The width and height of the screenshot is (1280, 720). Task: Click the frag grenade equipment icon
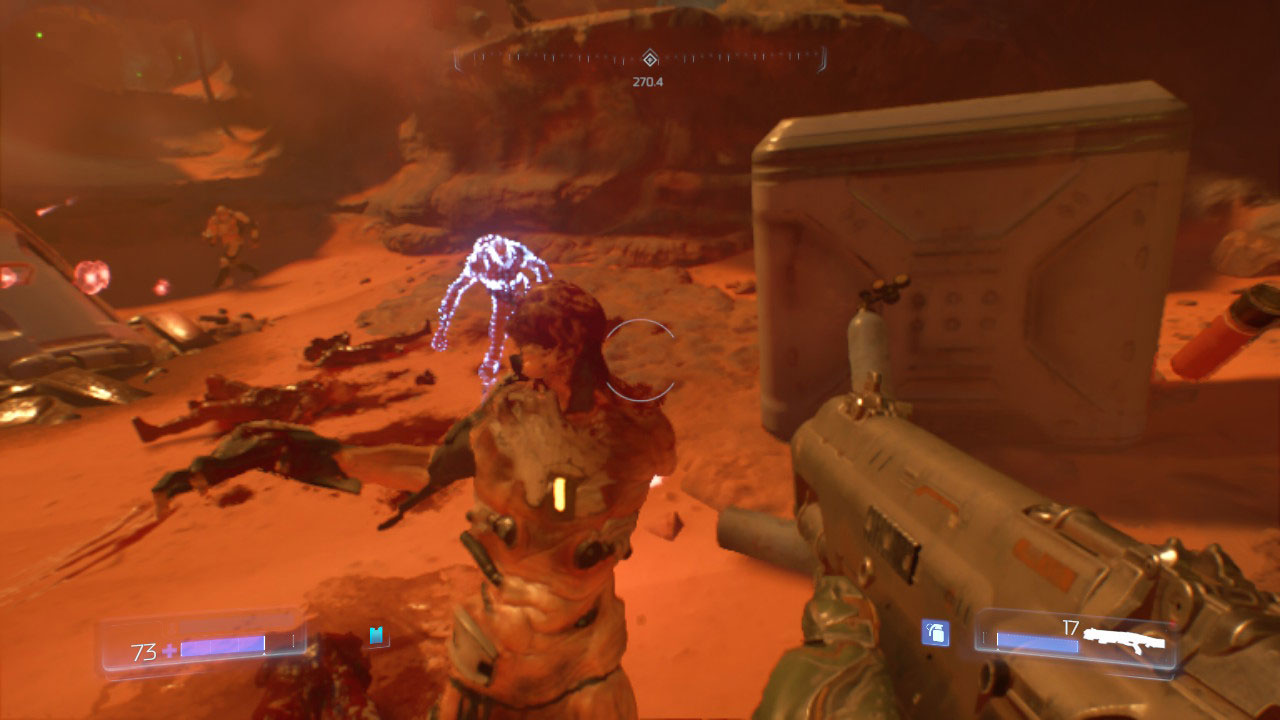(935, 632)
